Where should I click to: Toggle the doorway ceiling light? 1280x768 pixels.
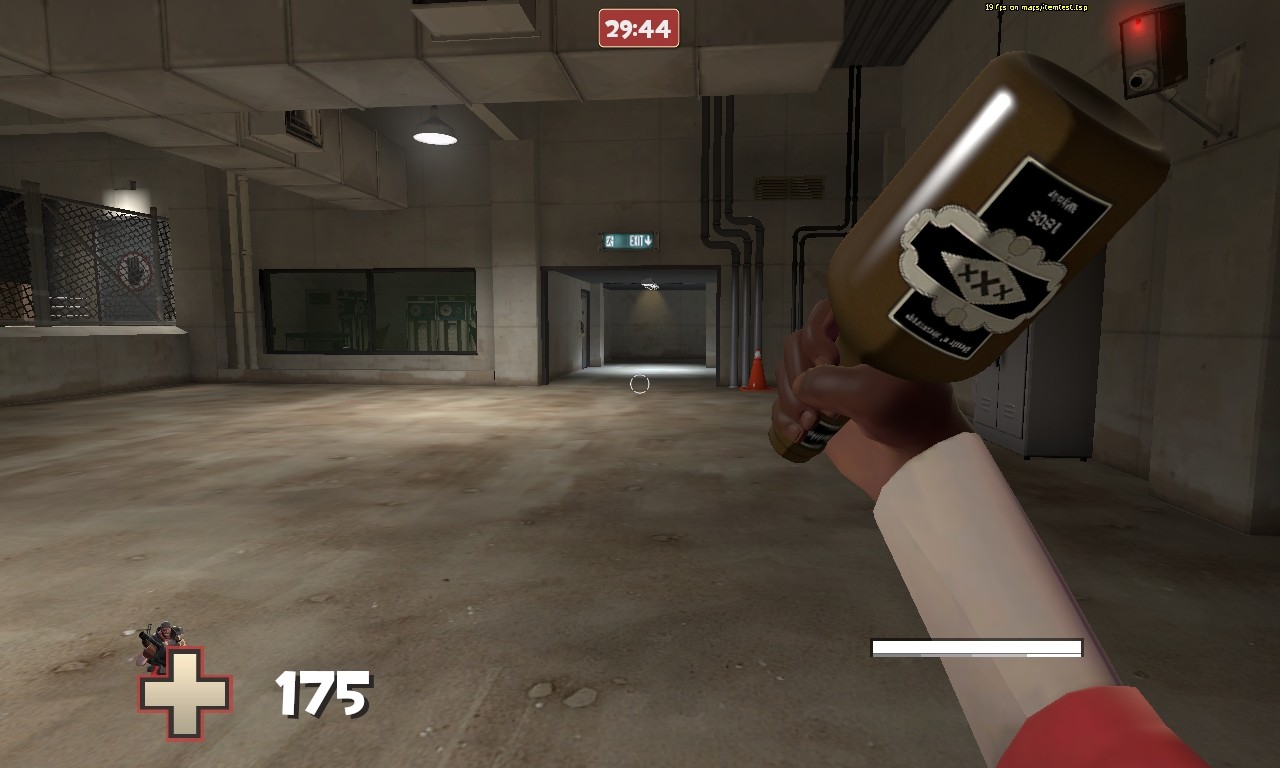[x=651, y=287]
